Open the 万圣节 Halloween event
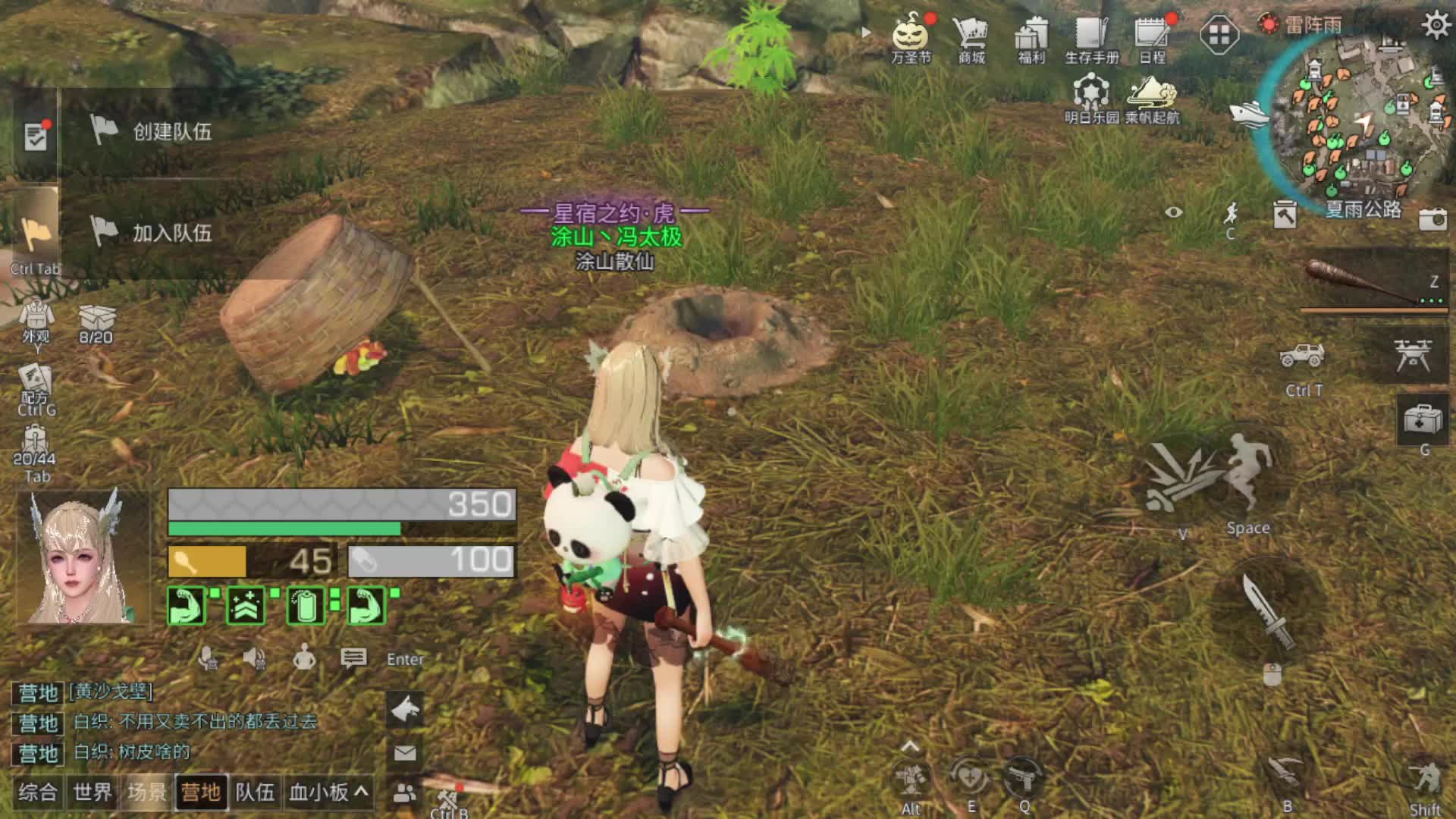Image resolution: width=1456 pixels, height=819 pixels. 911,36
